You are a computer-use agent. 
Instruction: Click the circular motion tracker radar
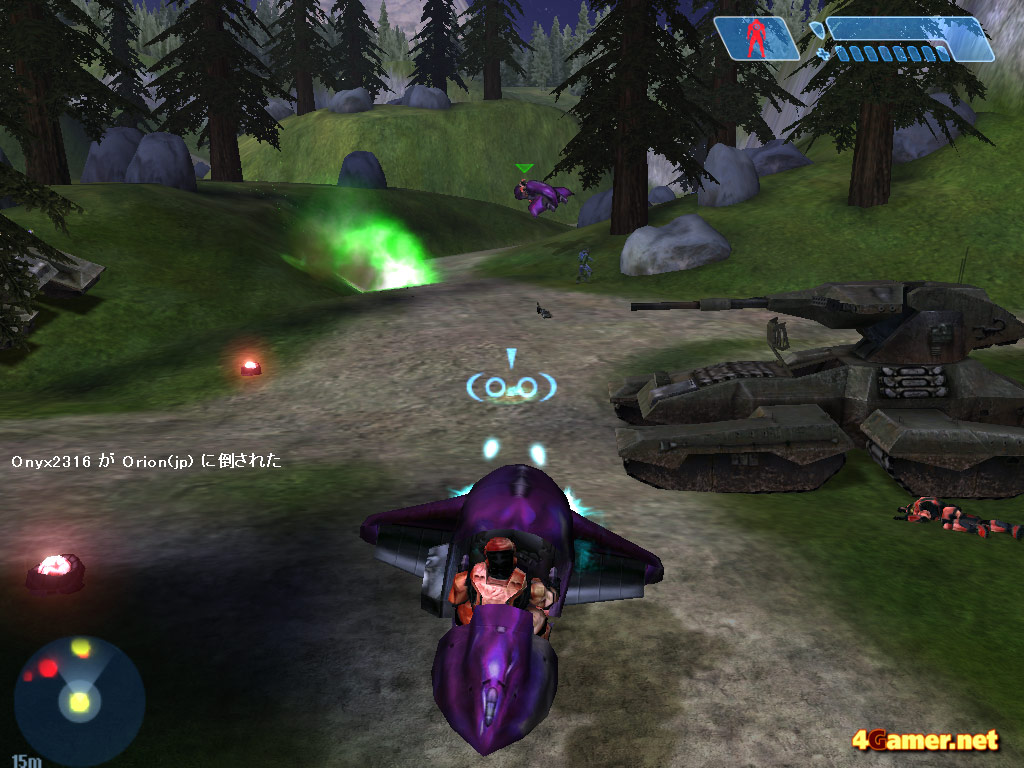pos(79,701)
